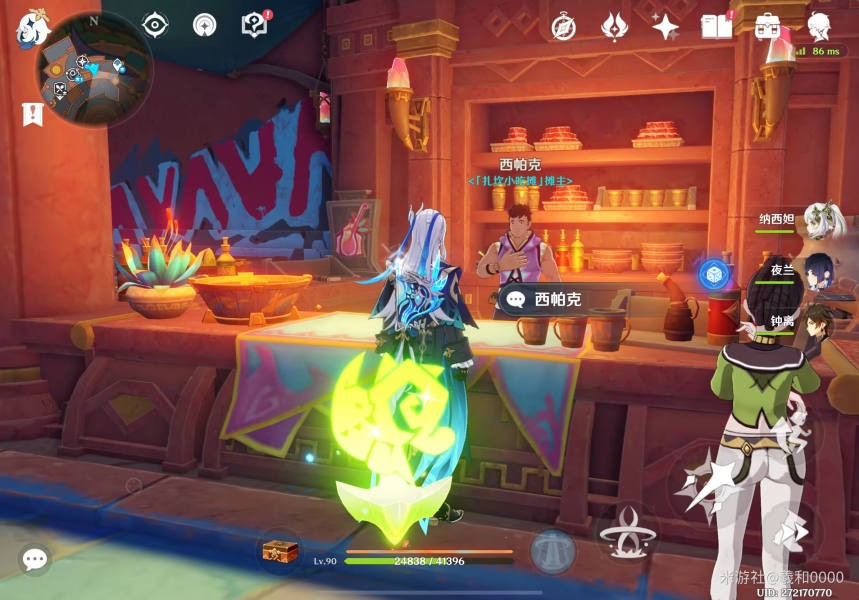Viewport: 859px width, 600px height.
Task: Use the blue dice gadget icon
Action: click(713, 274)
